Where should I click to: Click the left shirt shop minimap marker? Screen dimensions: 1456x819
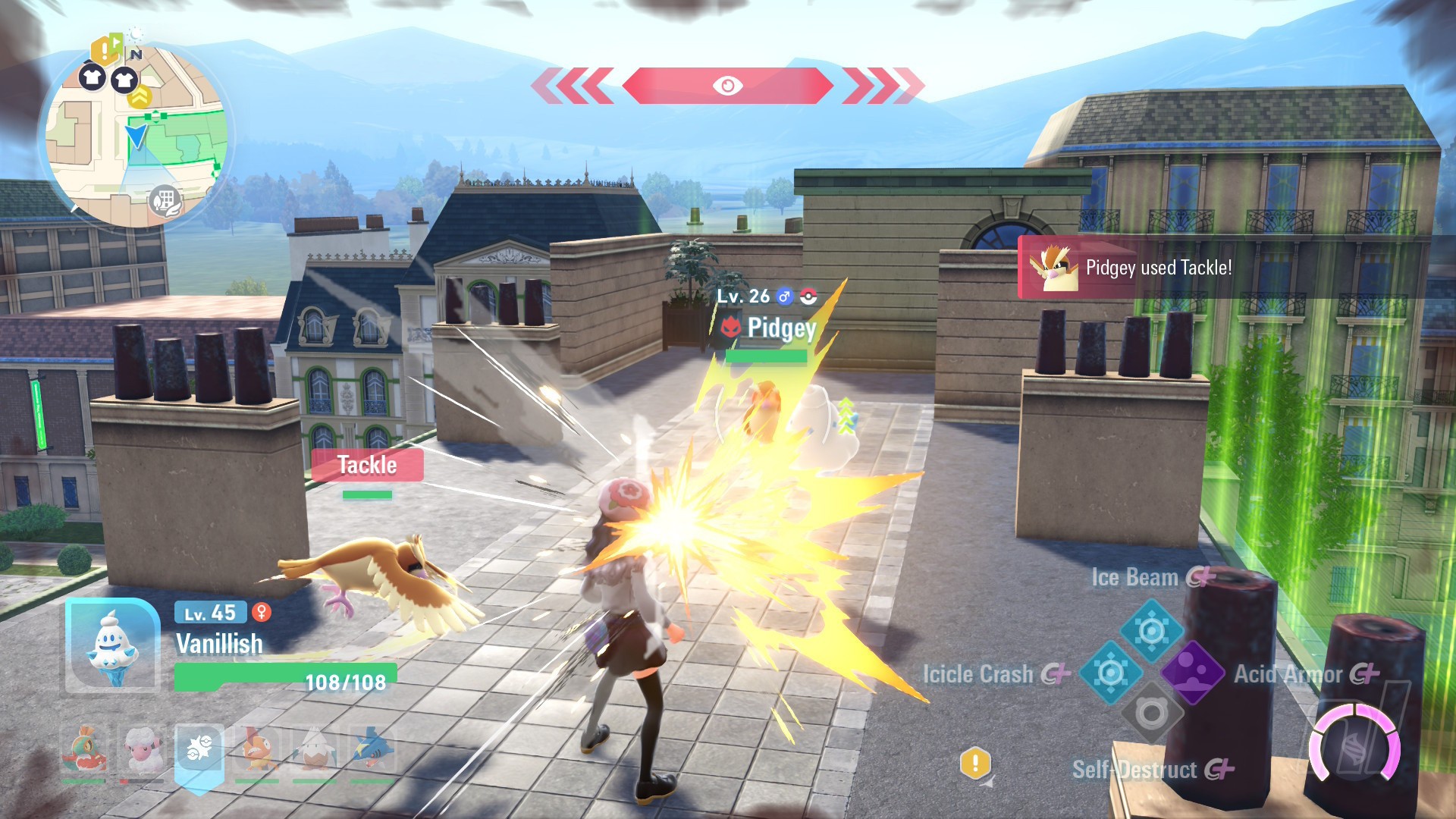[x=93, y=77]
